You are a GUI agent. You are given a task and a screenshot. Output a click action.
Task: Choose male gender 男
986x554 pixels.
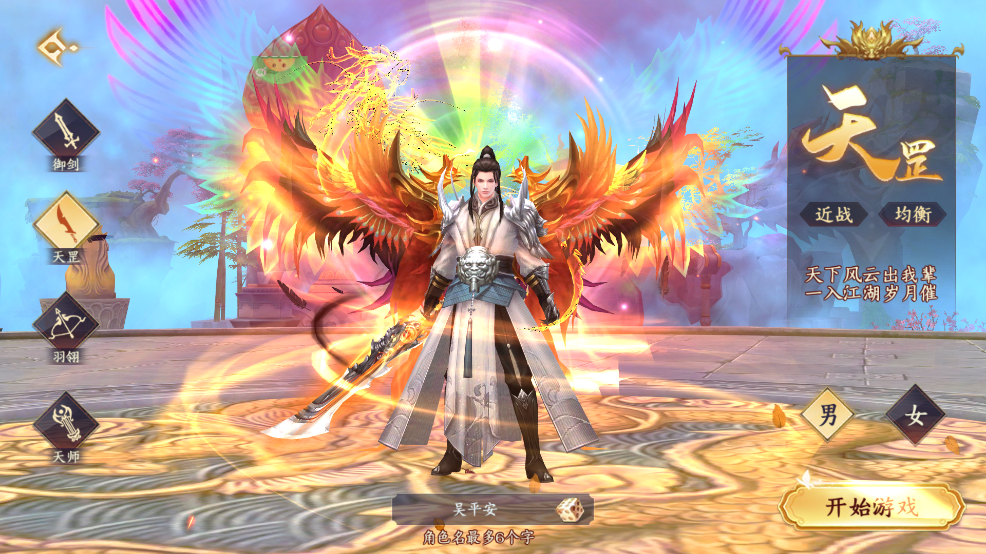pos(828,414)
